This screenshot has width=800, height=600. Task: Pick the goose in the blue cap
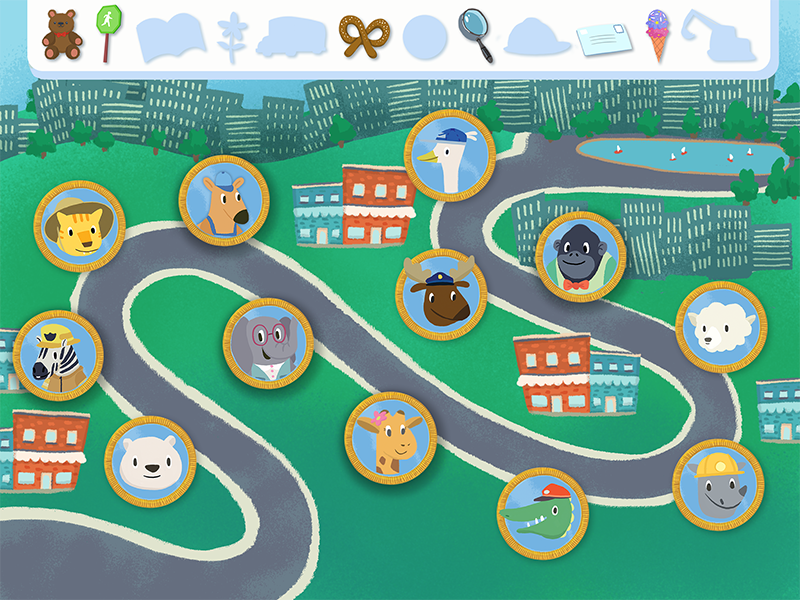point(450,155)
